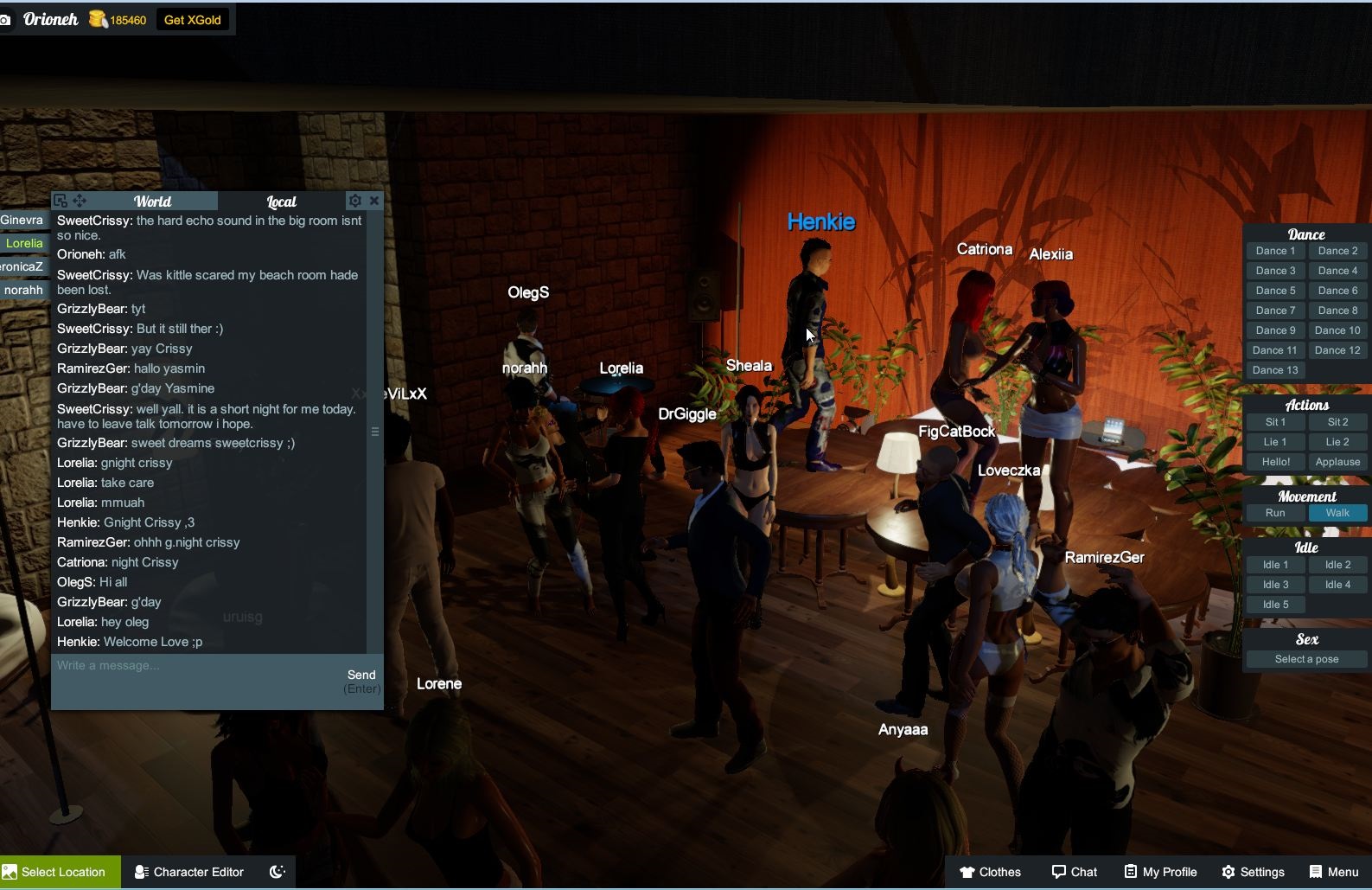Switch to the World chat tab
Image resolution: width=1372 pixels, height=890 pixels.
tap(152, 202)
